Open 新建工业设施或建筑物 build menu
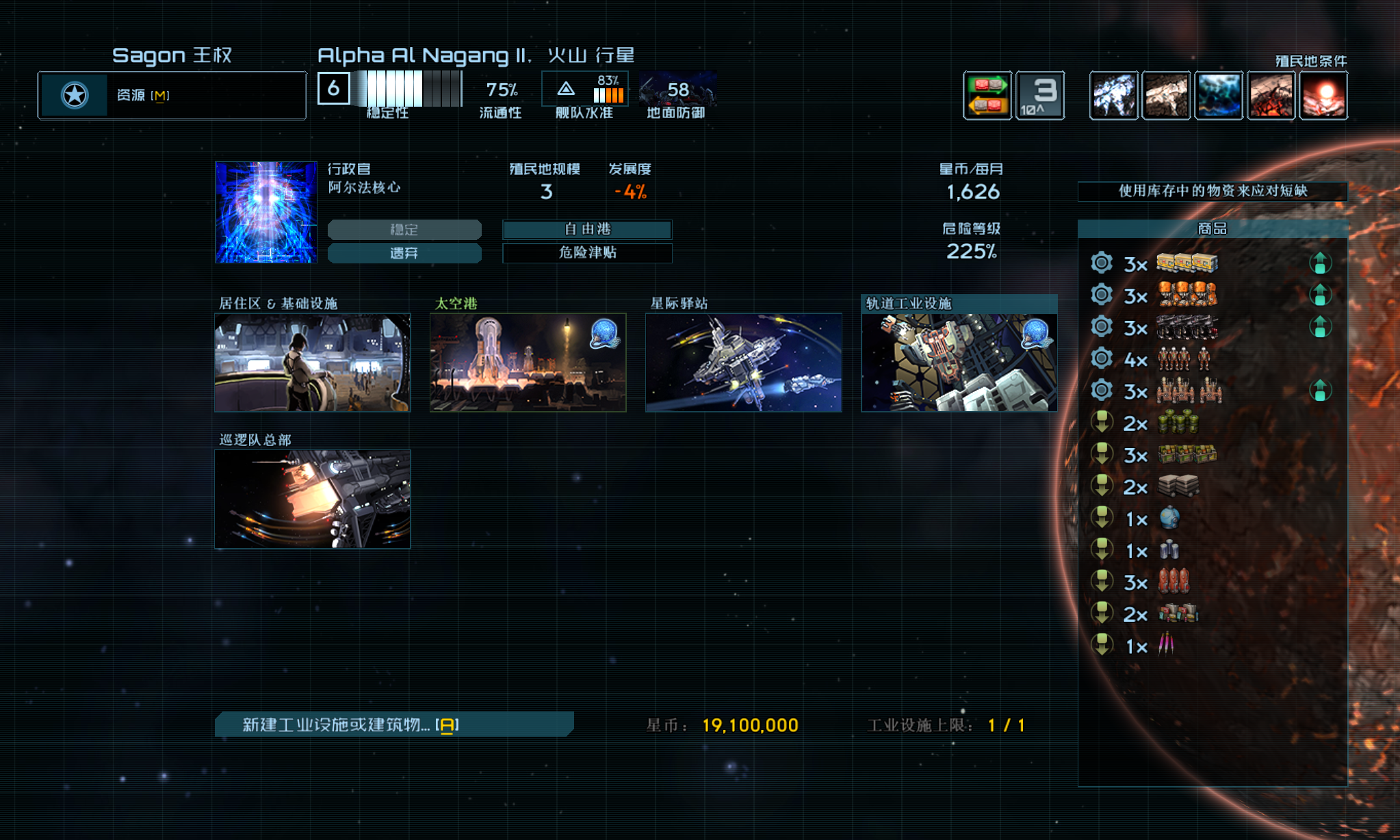The height and width of the screenshot is (840, 1400). point(393,724)
